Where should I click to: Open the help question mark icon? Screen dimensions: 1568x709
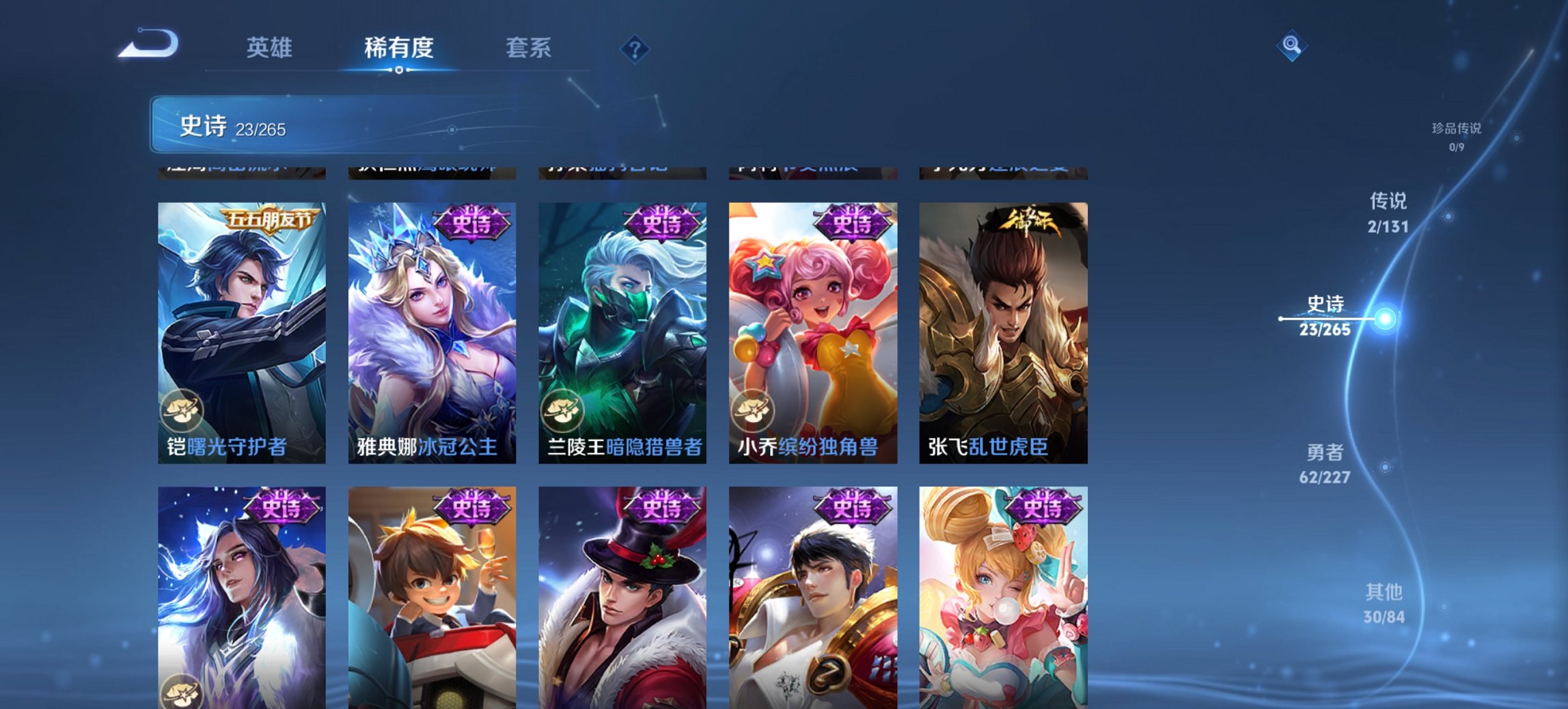tap(635, 48)
